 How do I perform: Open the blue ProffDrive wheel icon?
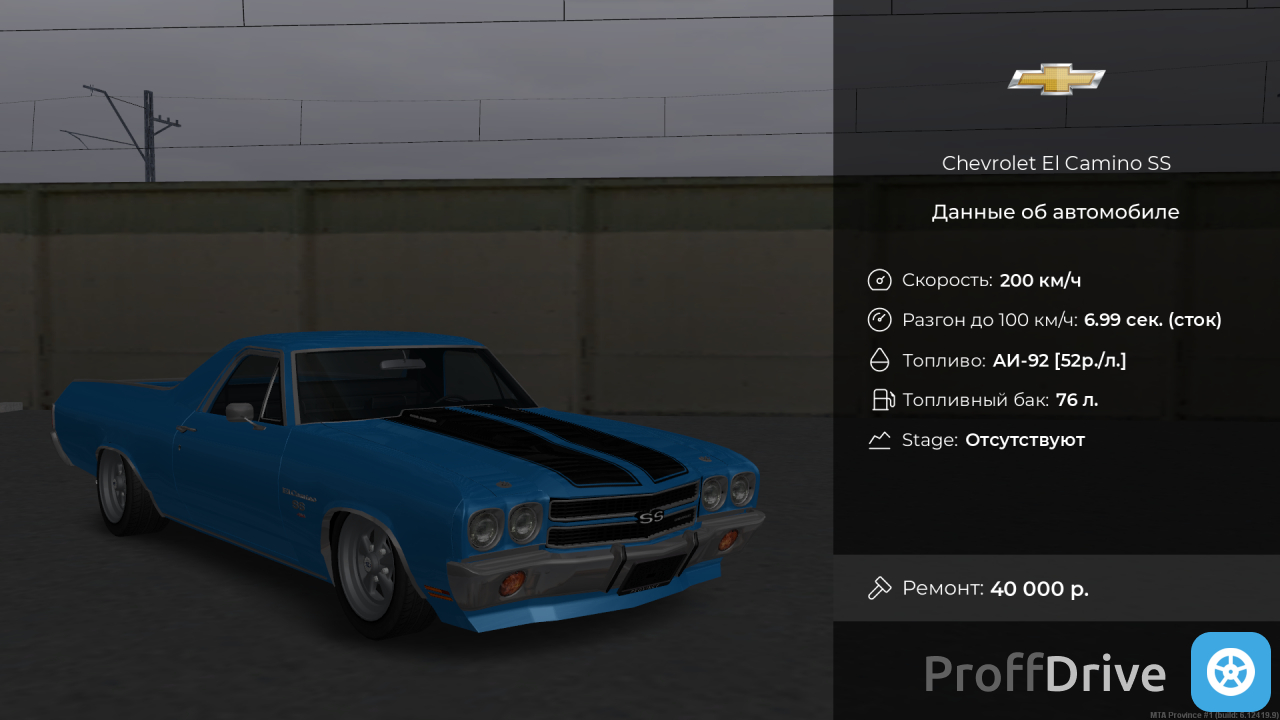[x=1230, y=672]
